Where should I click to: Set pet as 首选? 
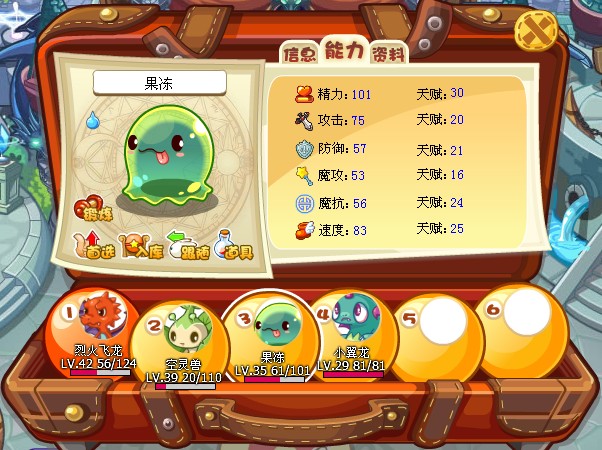(x=95, y=243)
